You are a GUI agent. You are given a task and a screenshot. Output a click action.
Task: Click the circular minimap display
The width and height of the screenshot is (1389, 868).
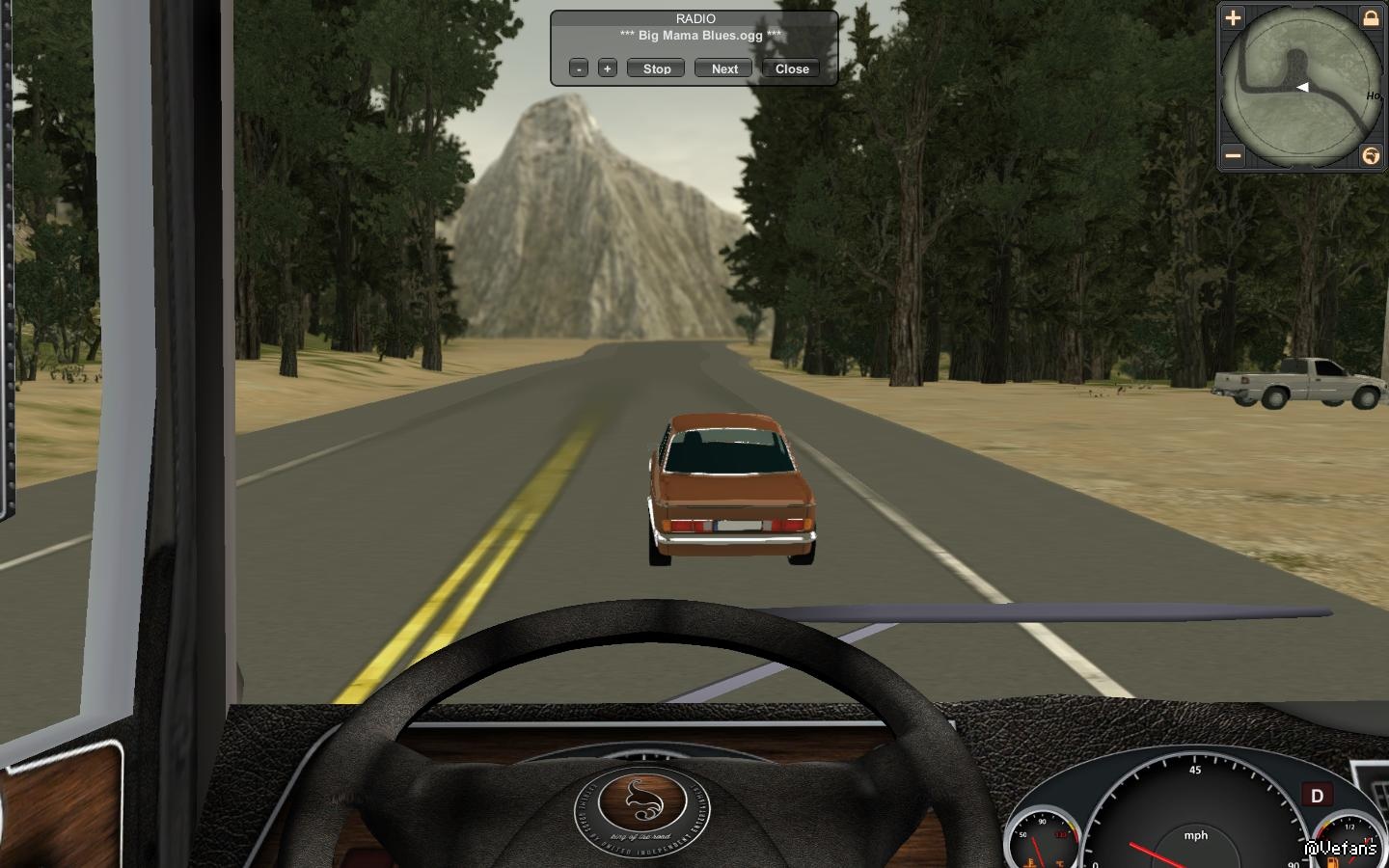pyautogui.click(x=1301, y=87)
